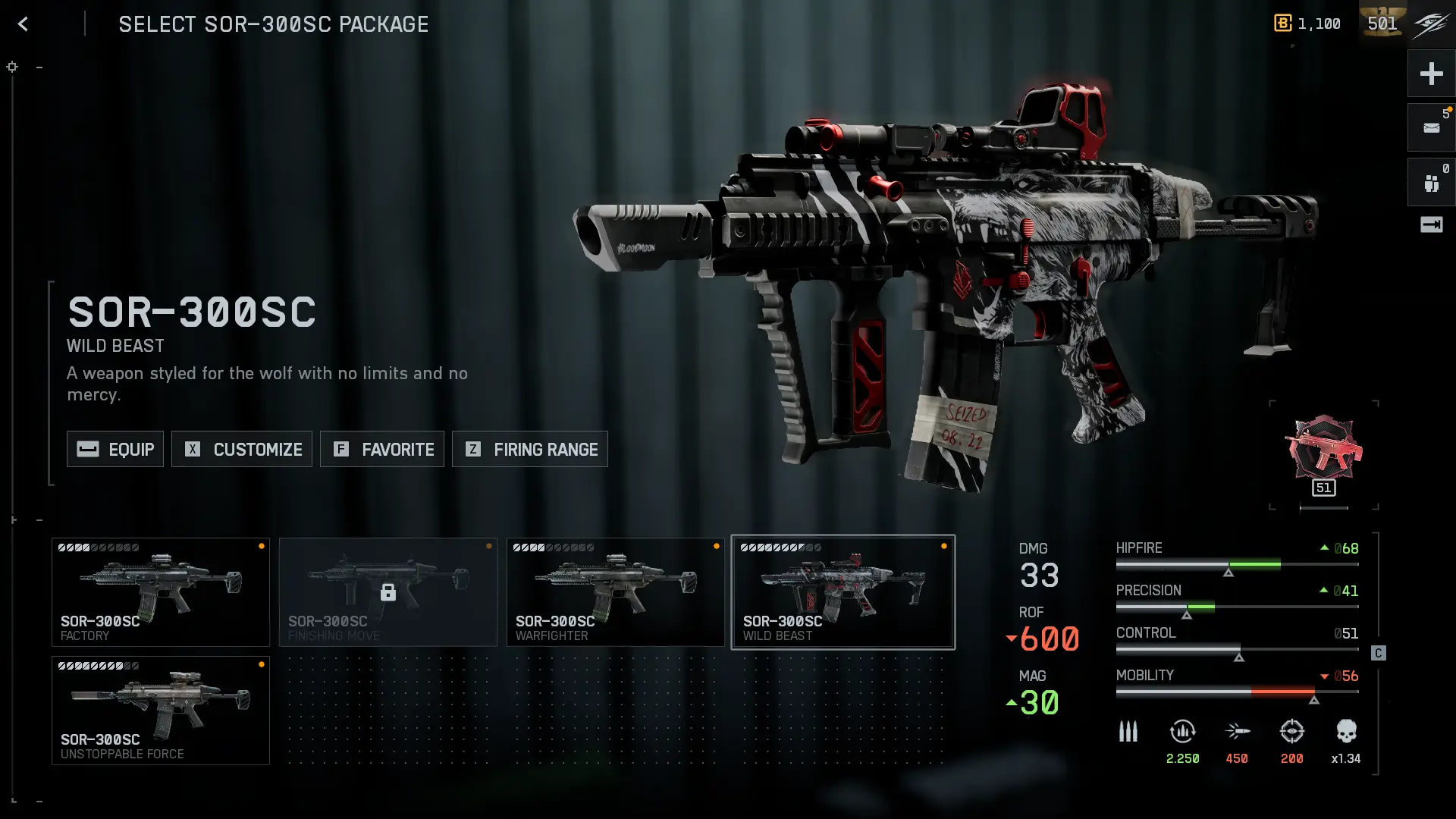Select the Unstoppable Force package
Viewport: 1456px width, 819px height.
(x=161, y=711)
